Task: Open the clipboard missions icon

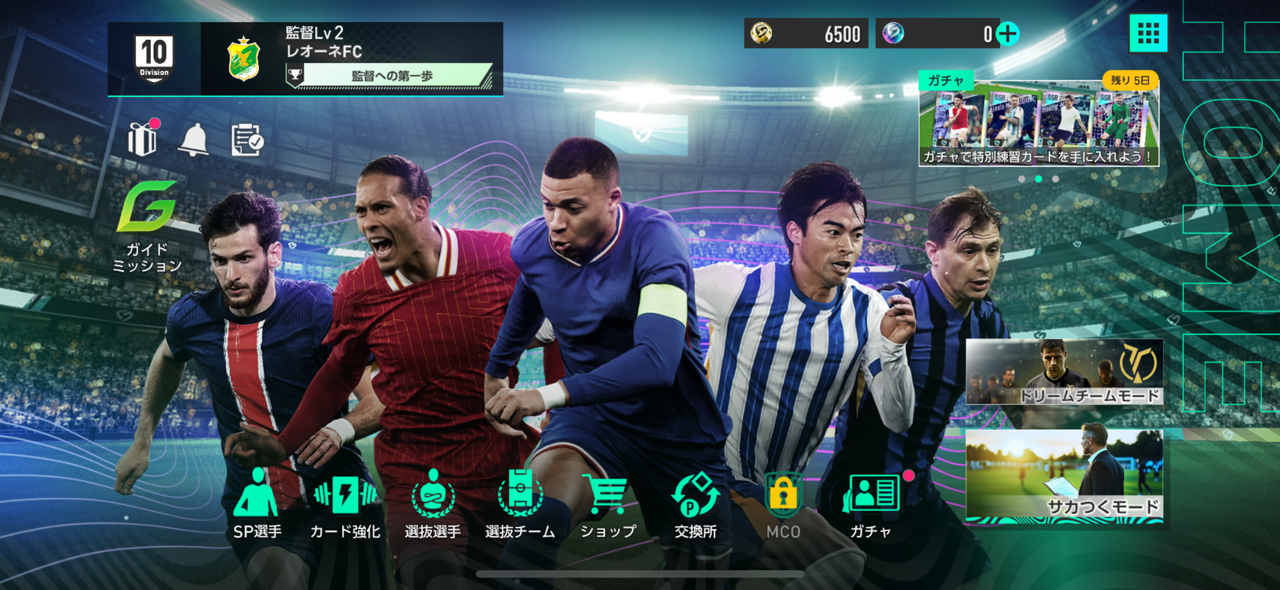Action: click(x=246, y=140)
